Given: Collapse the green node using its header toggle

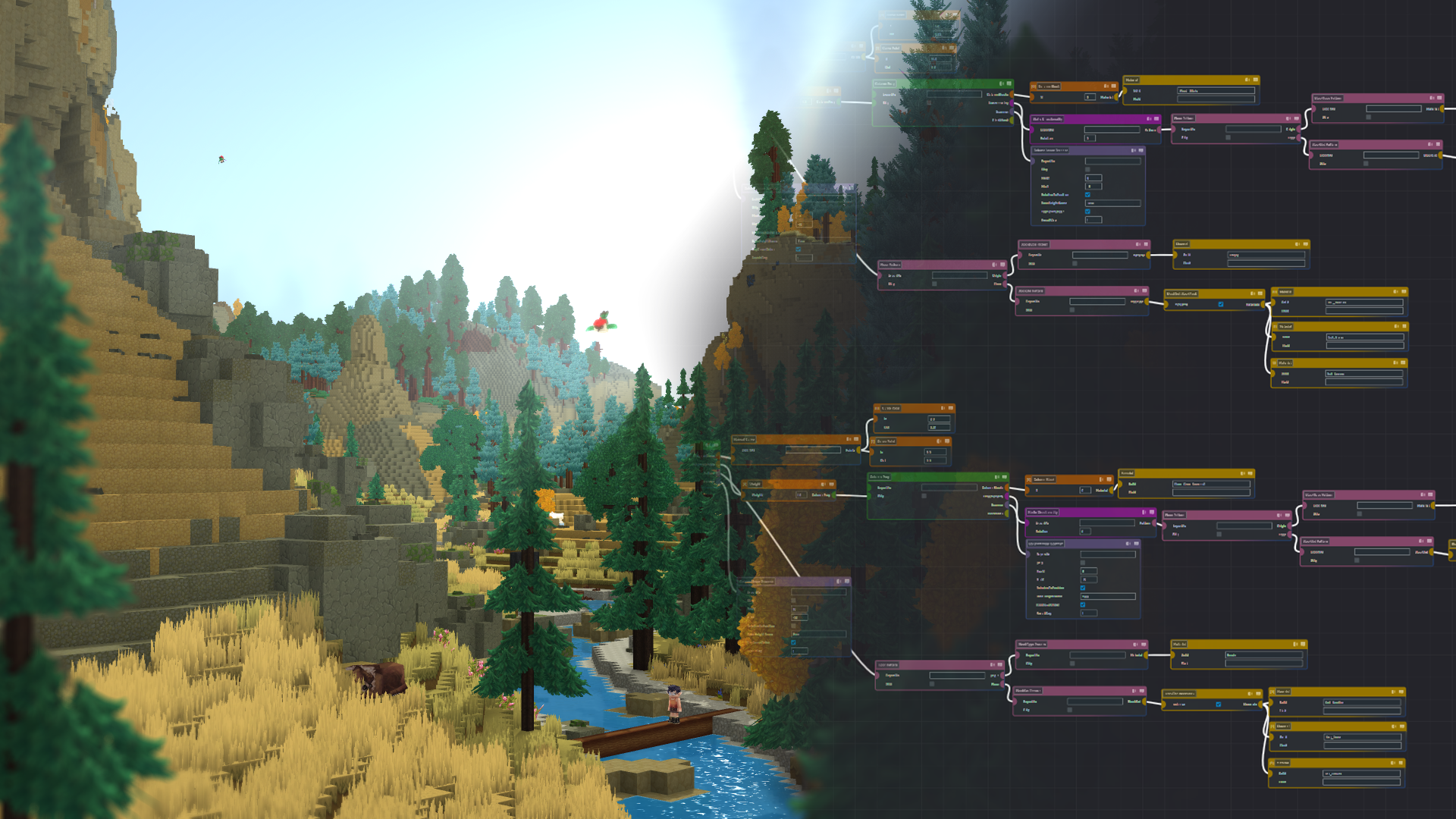Looking at the screenshot, I should point(1004,477).
